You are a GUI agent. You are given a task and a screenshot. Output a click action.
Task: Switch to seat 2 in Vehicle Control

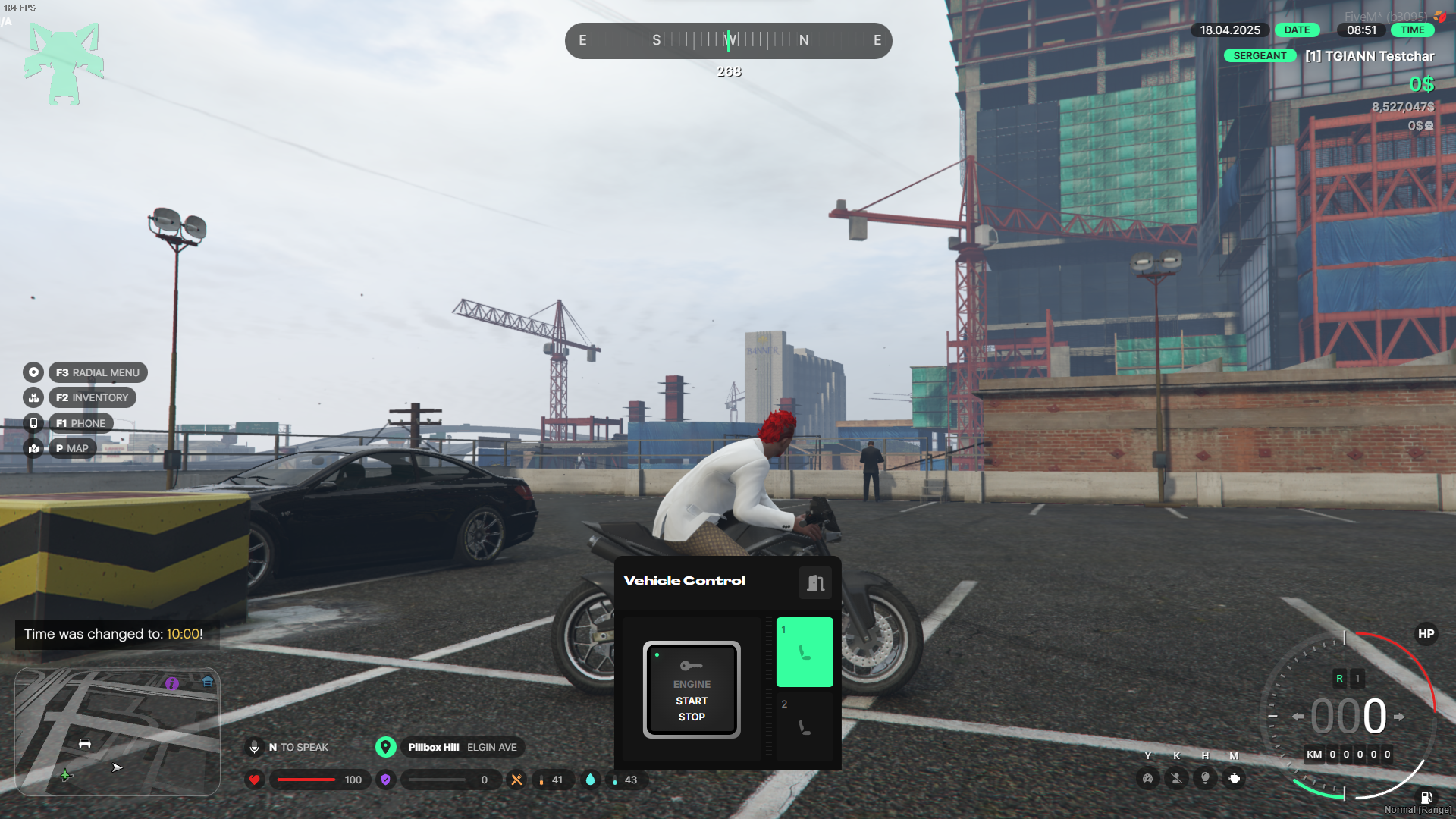pyautogui.click(x=805, y=723)
